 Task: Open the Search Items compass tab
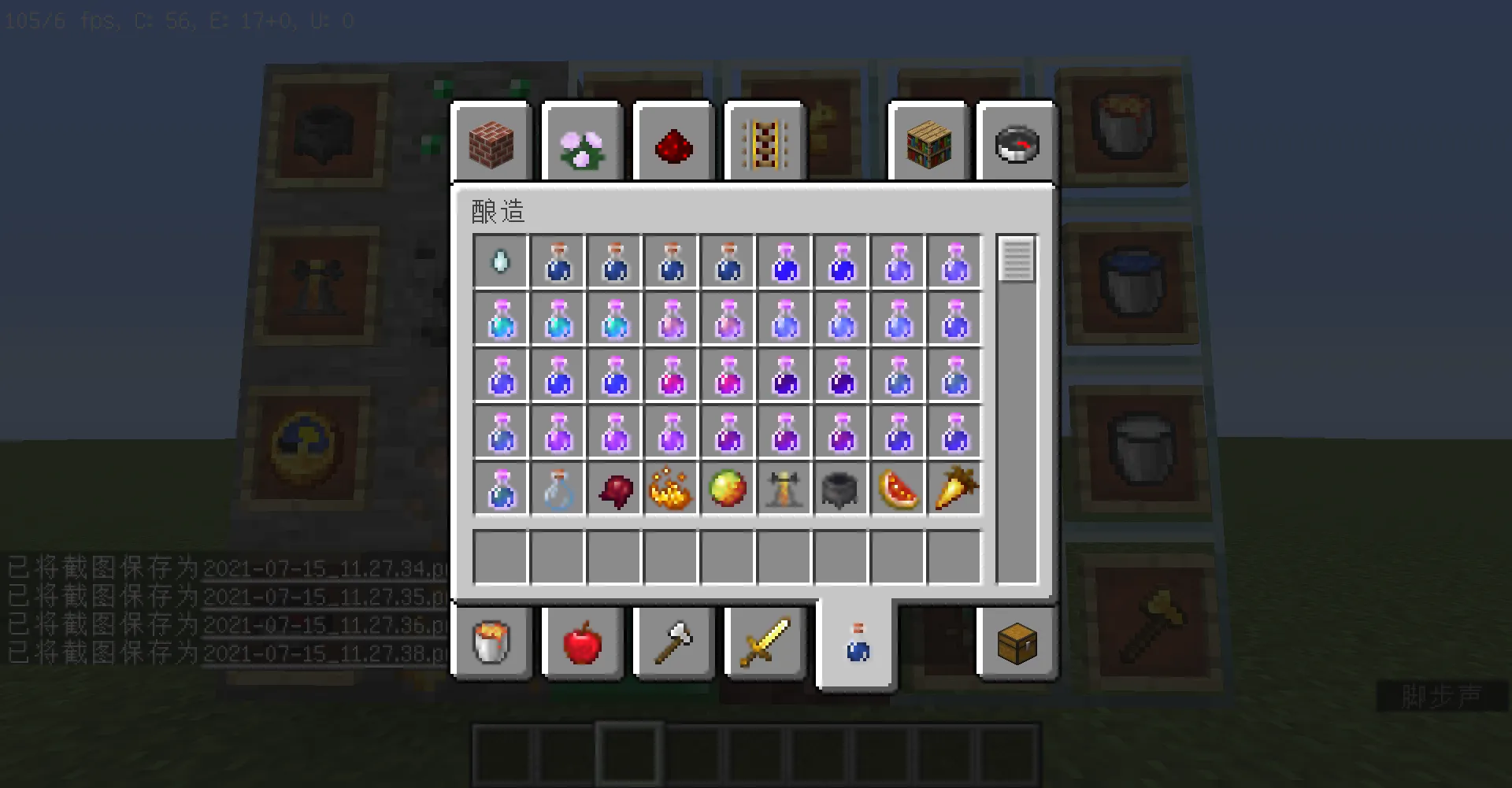[x=1015, y=142]
